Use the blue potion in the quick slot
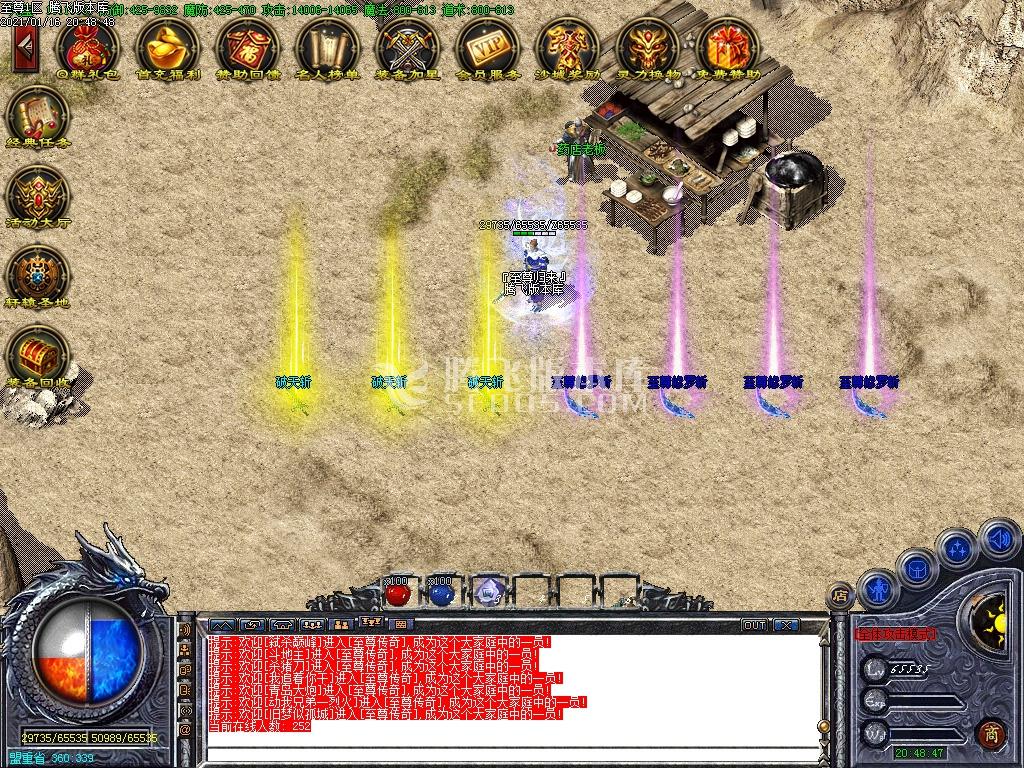Screen dimensions: 1024x768 442,593
